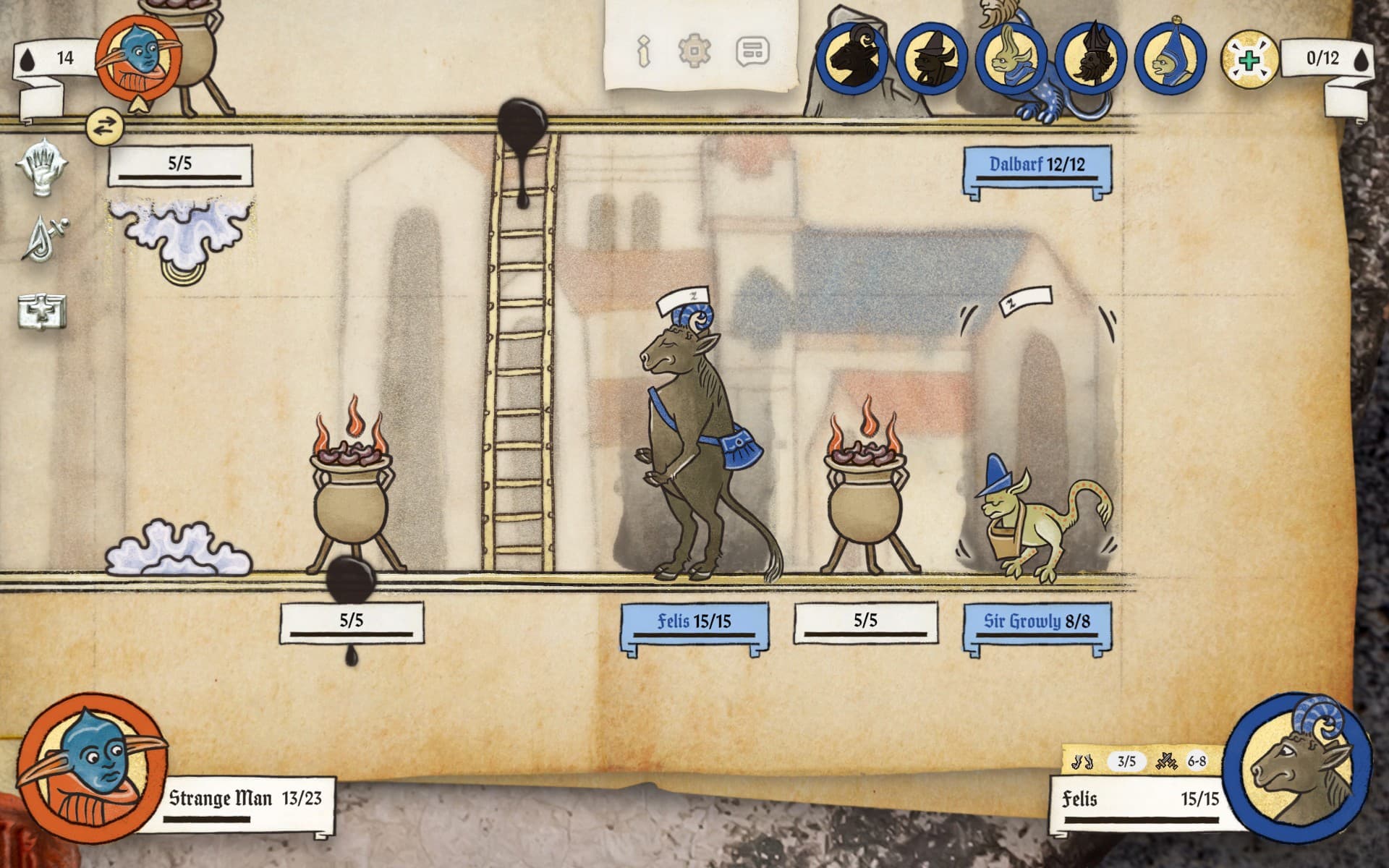Select the bearded bishop turn portrait
Screen dimensions: 1389x868
pos(1091,58)
